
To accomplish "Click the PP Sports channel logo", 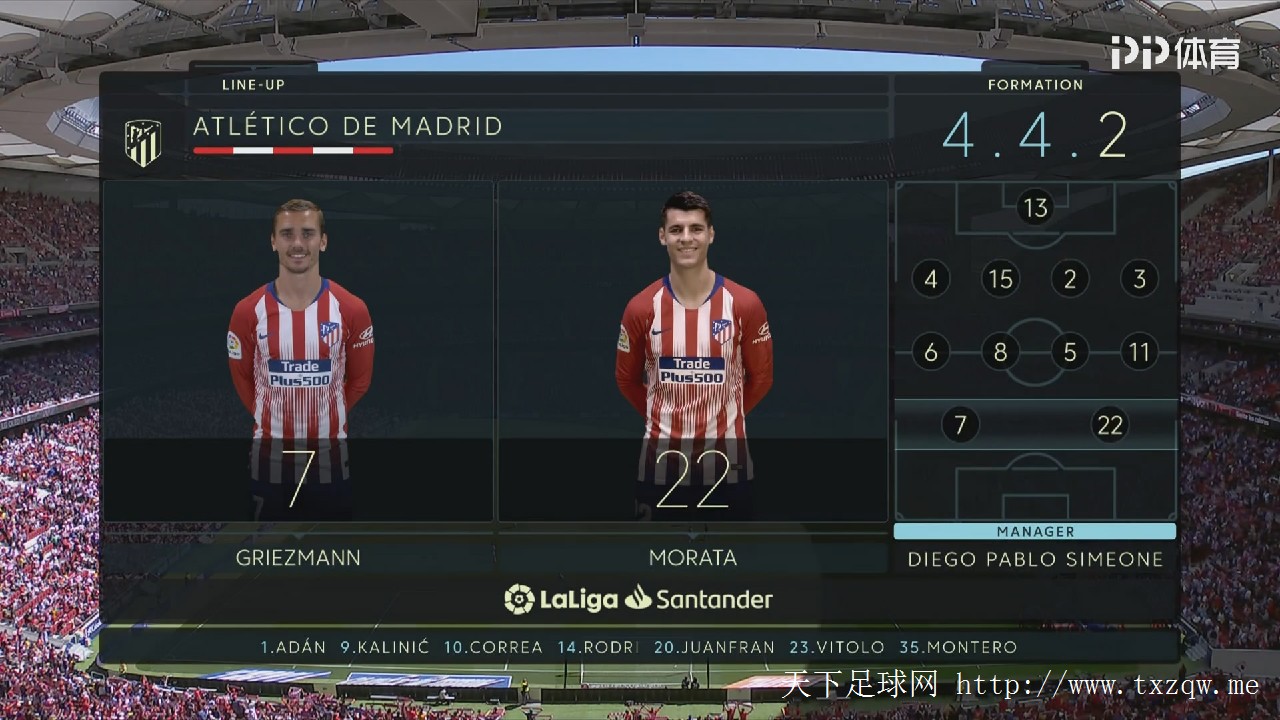I will click(x=1175, y=53).
